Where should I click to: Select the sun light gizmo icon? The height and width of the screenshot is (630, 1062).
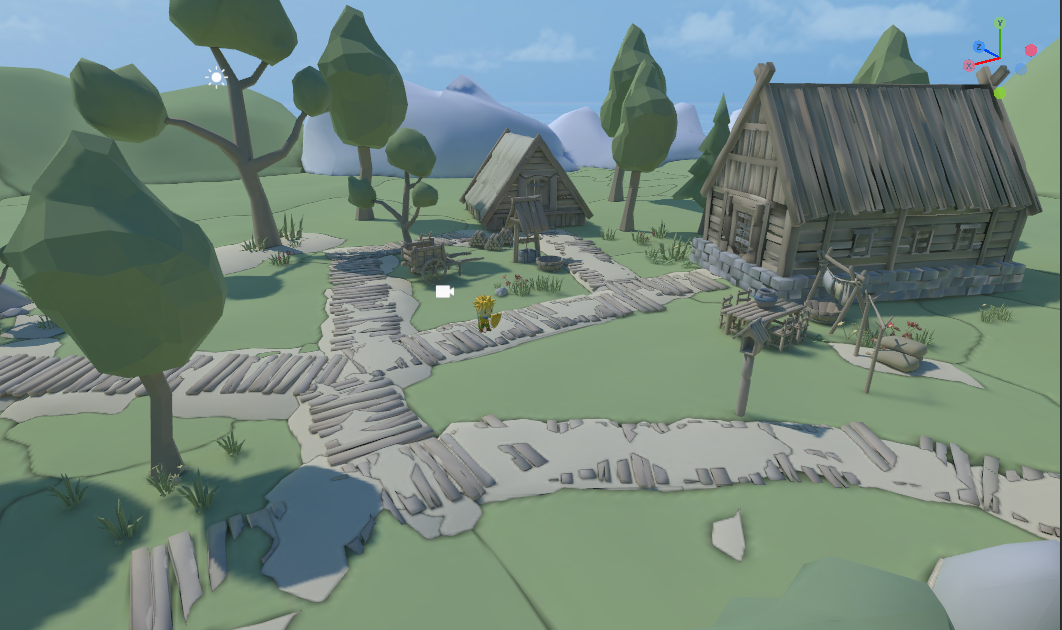coord(216,77)
